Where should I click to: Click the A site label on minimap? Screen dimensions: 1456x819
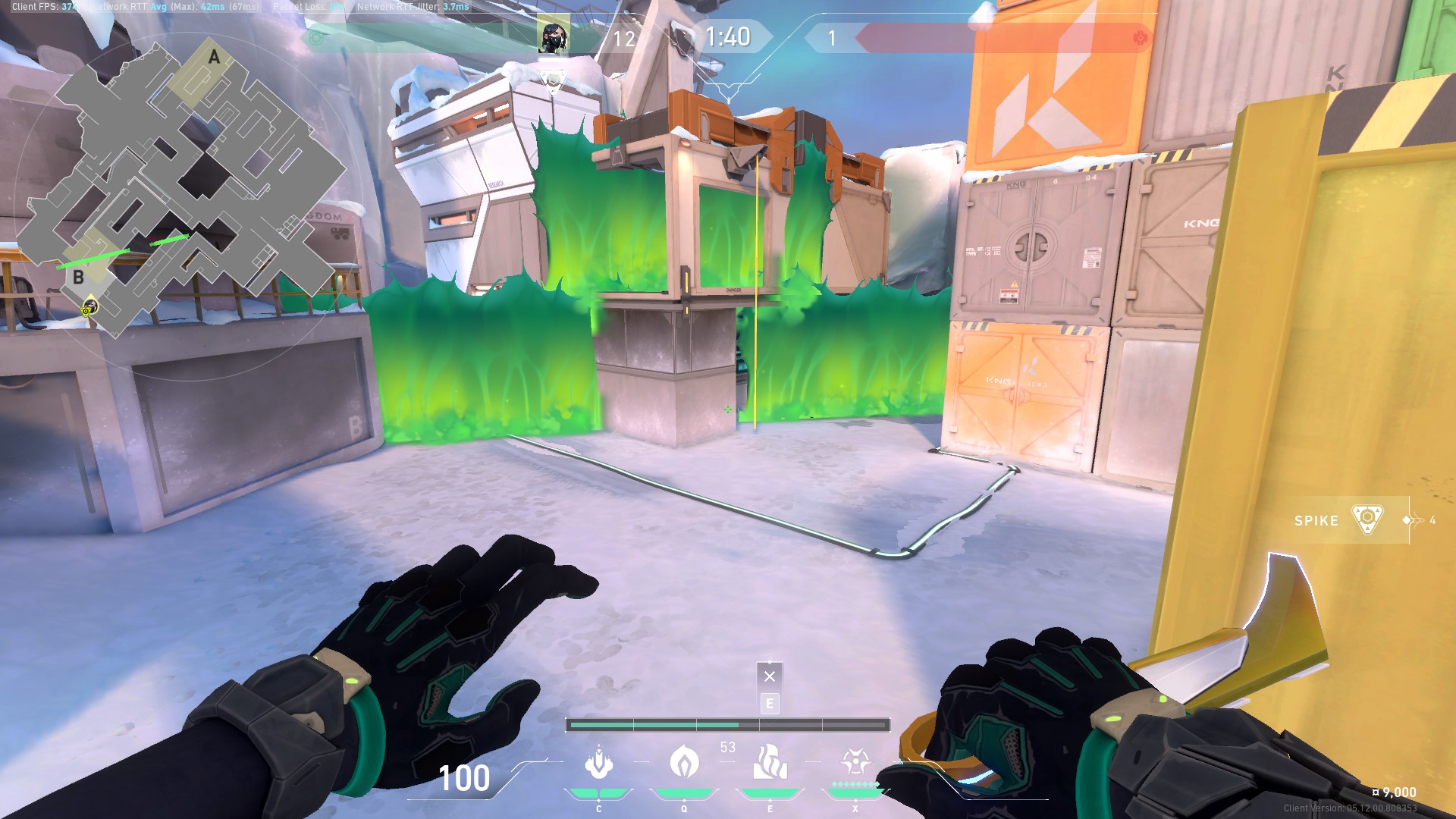click(x=214, y=56)
